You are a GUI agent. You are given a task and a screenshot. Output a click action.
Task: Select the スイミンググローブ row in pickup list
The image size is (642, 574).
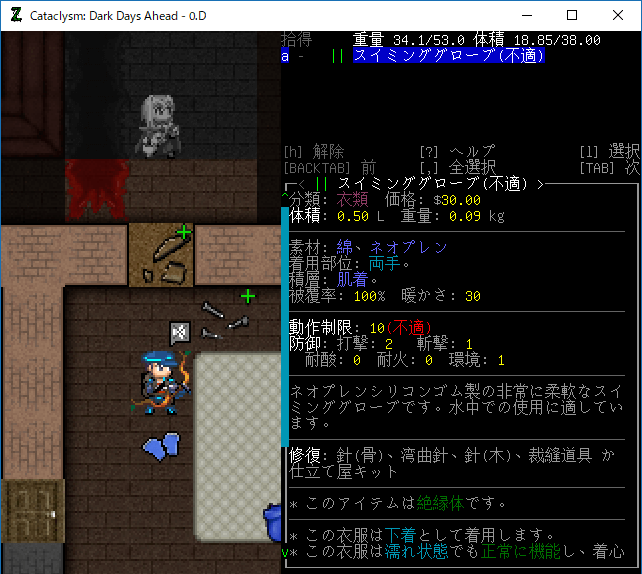tap(448, 56)
